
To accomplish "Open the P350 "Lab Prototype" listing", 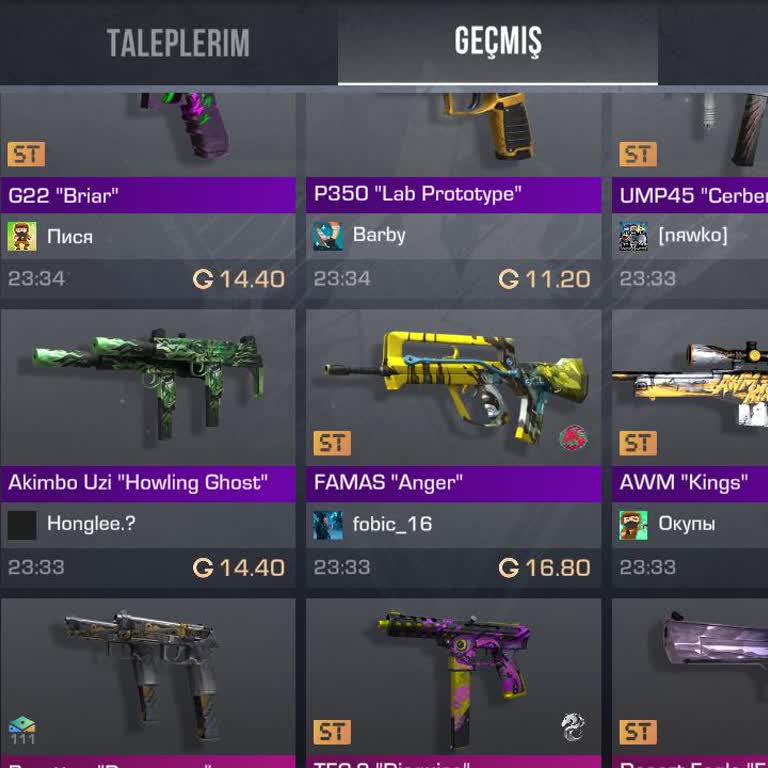I will coord(453,194).
